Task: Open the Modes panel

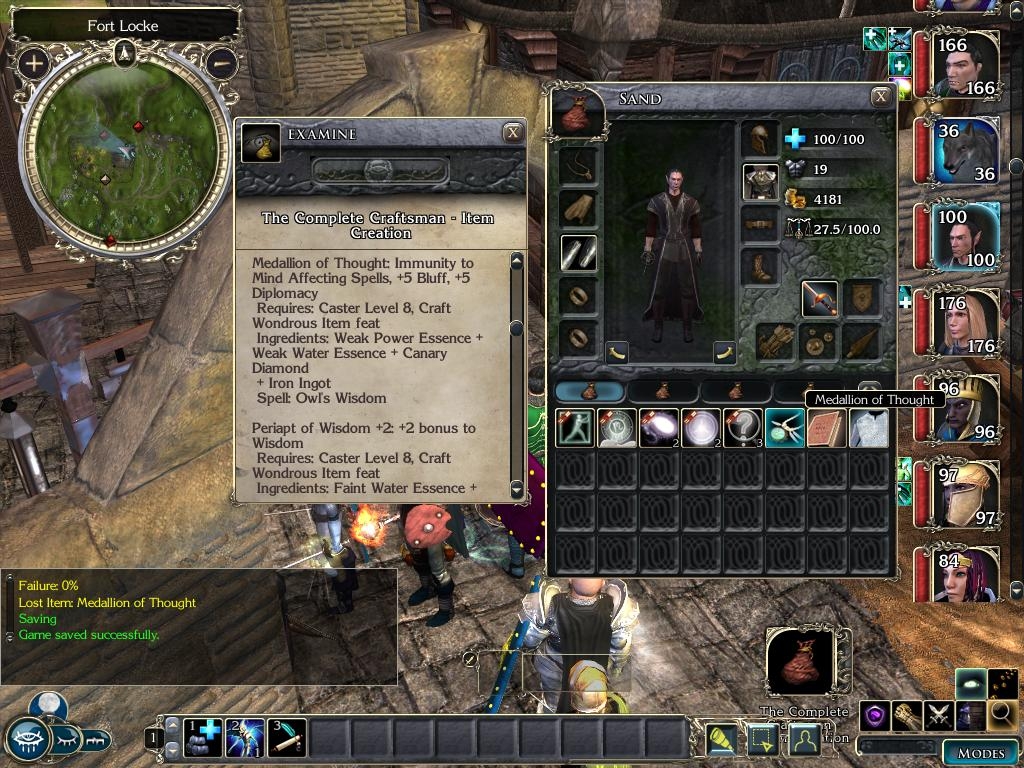Action: pyautogui.click(x=981, y=752)
